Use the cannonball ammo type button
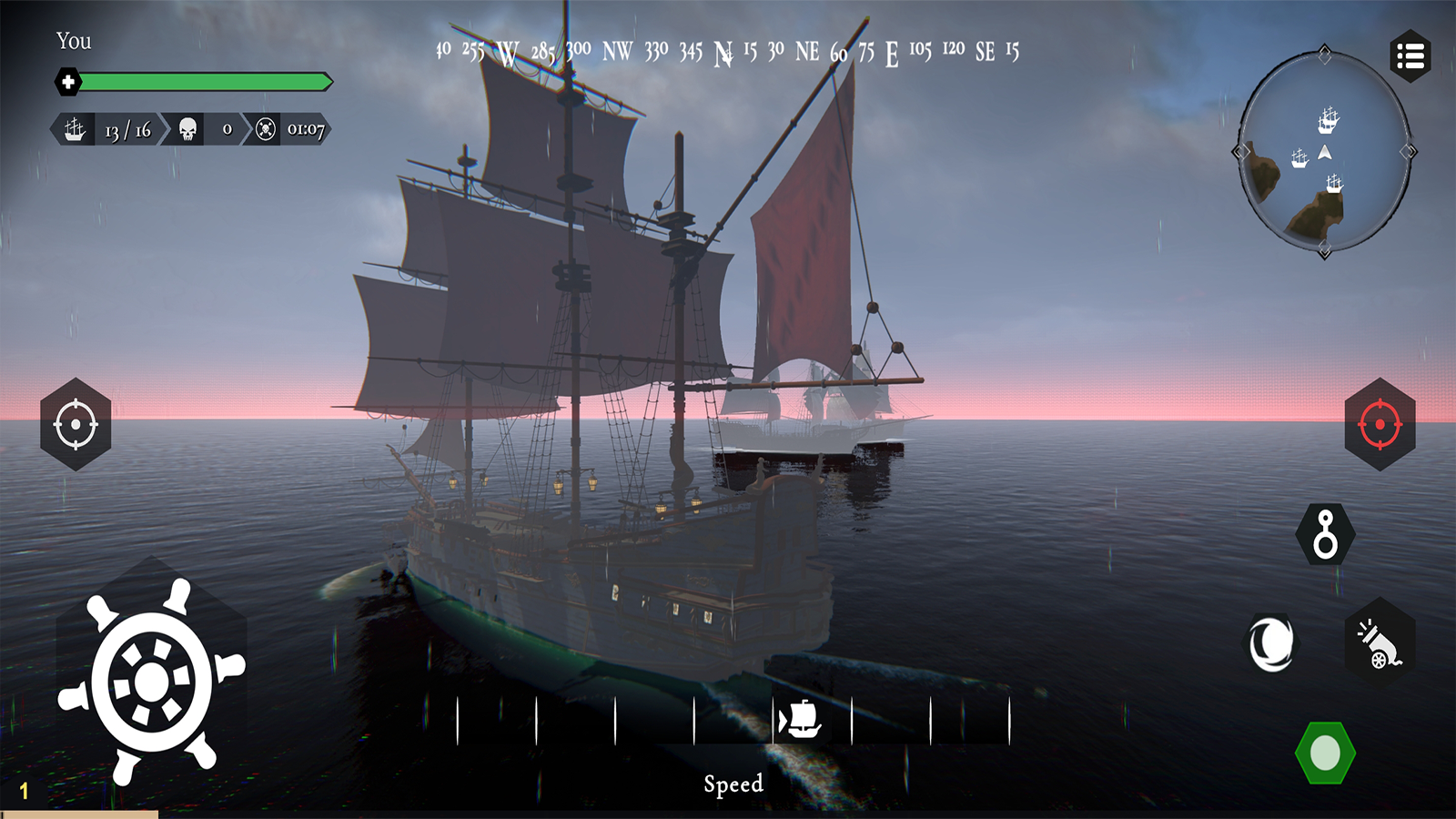Image resolution: width=1456 pixels, height=819 pixels. tap(1271, 644)
